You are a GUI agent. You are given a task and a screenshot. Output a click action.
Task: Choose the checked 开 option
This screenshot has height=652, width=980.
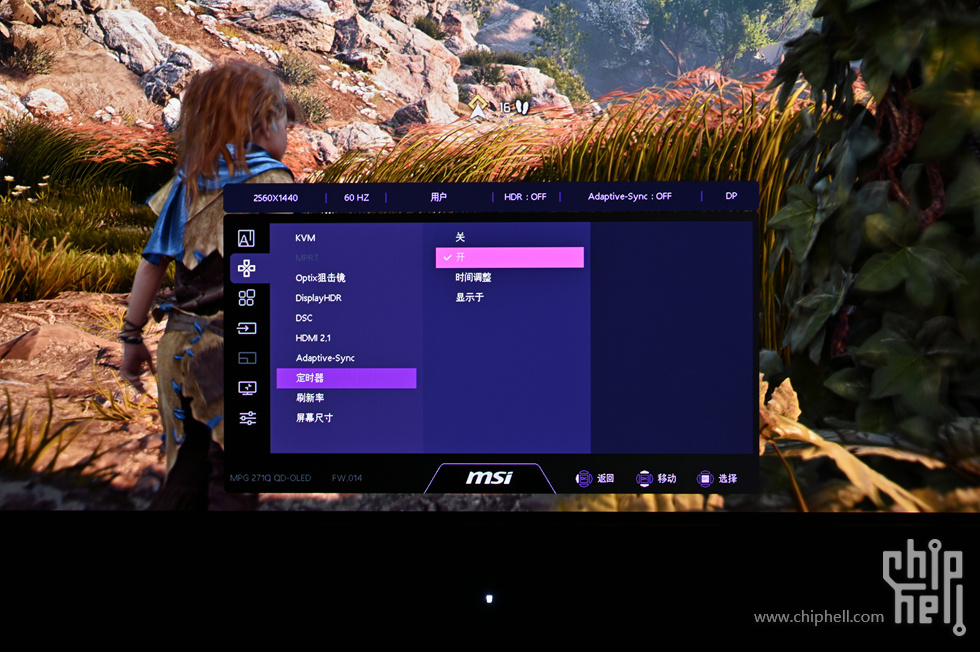509,258
